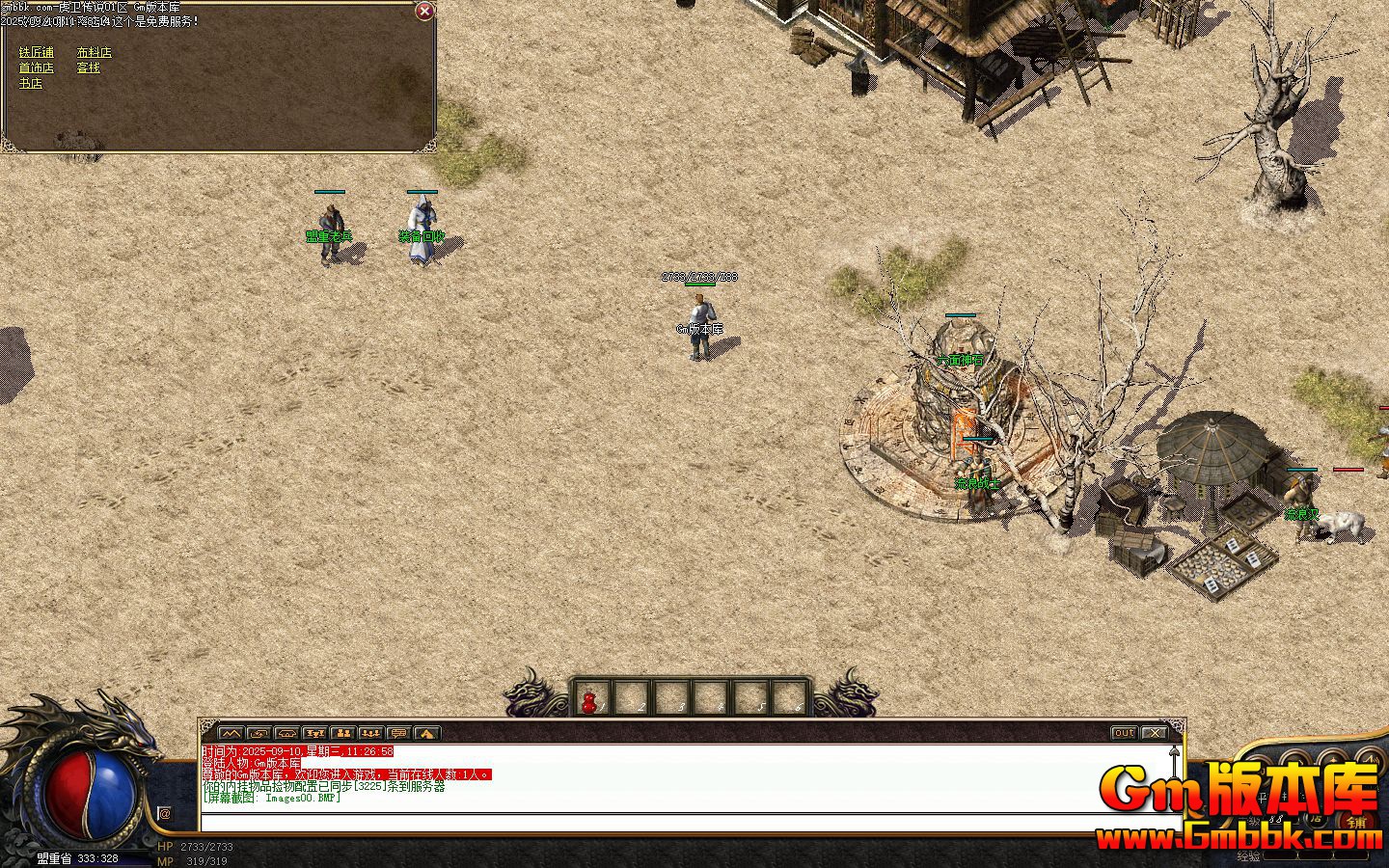Screen dimensions: 1389x868
Task: Click the chat box 'out' button
Action: coord(1124,733)
